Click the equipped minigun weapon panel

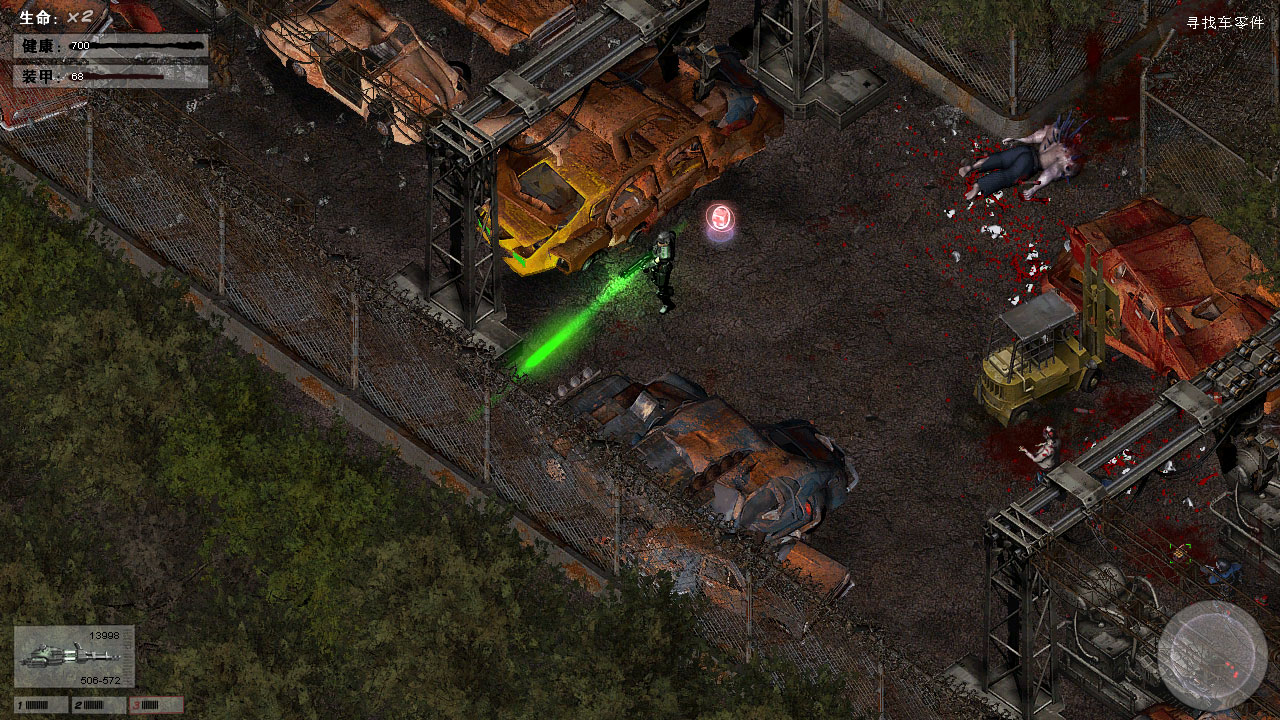[x=74, y=657]
